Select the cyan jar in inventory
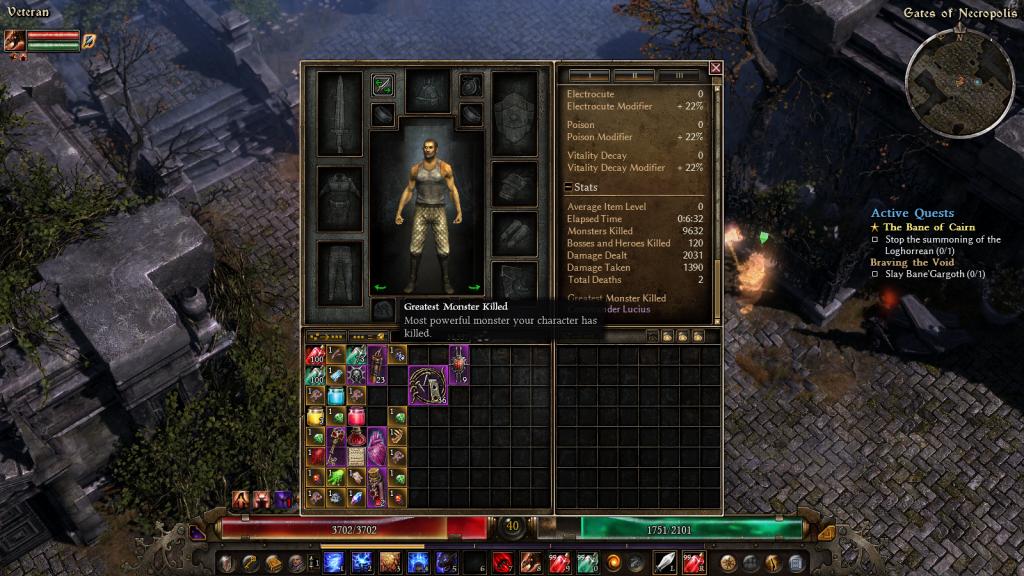1024x576 pixels. point(335,396)
